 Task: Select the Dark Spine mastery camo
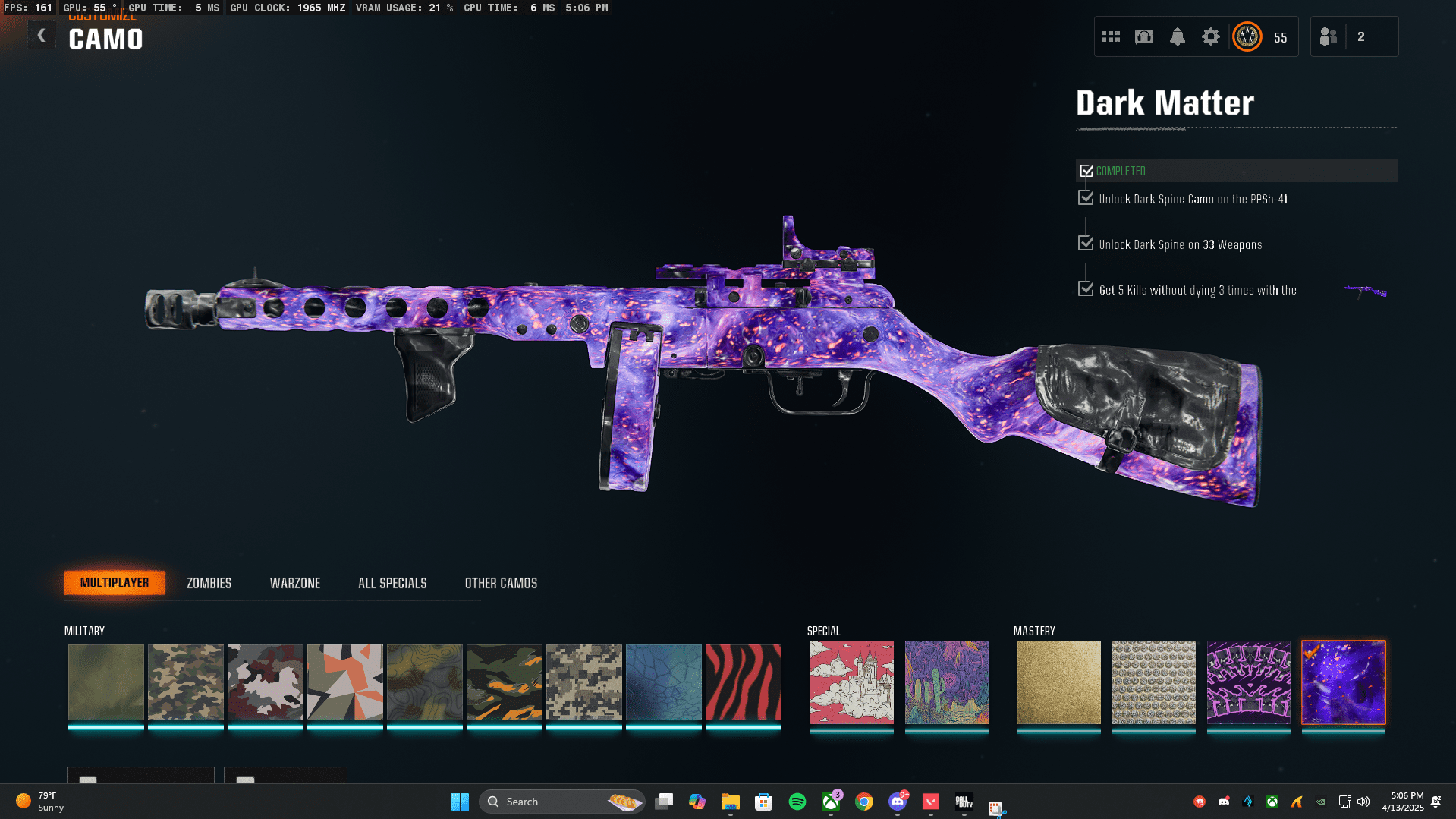[1248, 682]
